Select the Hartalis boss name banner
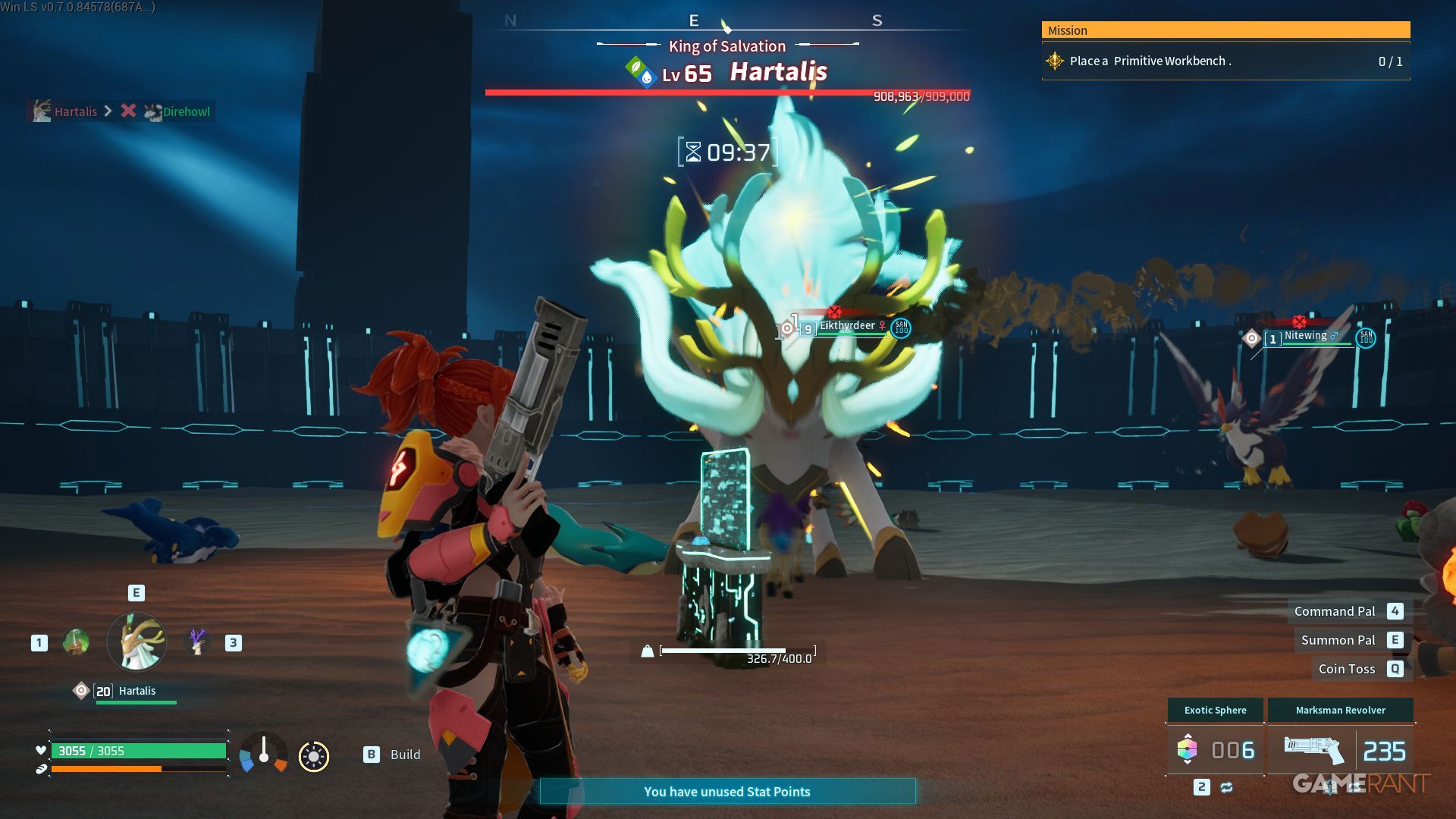This screenshot has width=1456, height=819. pyautogui.click(x=778, y=72)
